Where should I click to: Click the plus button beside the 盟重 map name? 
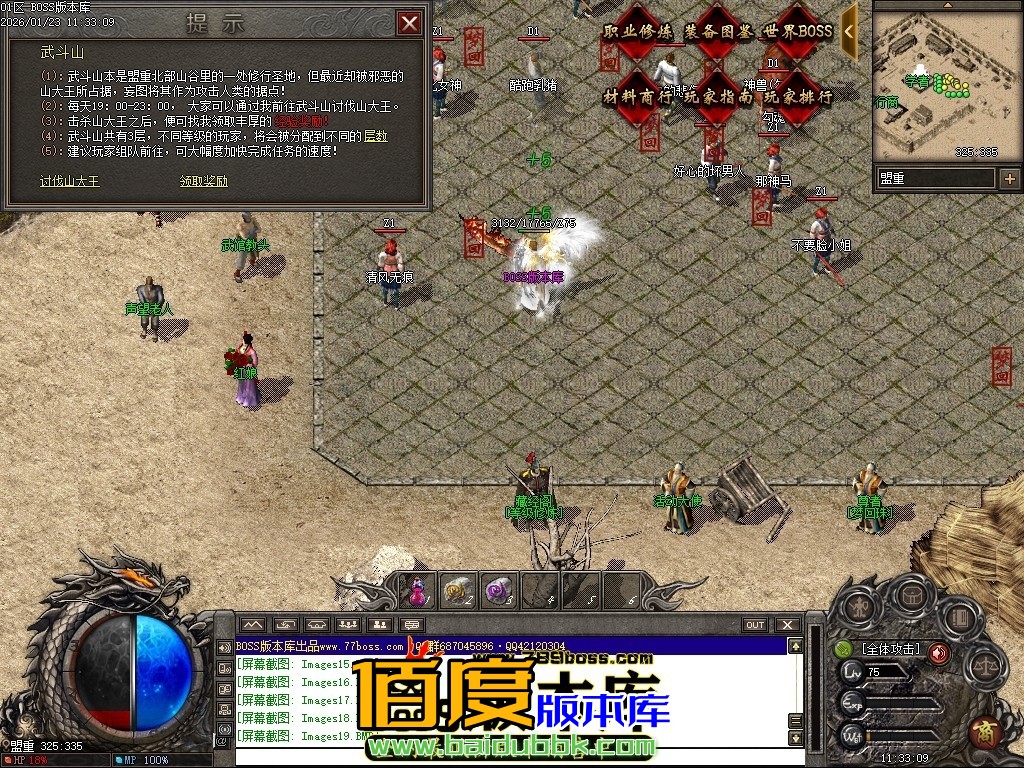[x=1009, y=179]
